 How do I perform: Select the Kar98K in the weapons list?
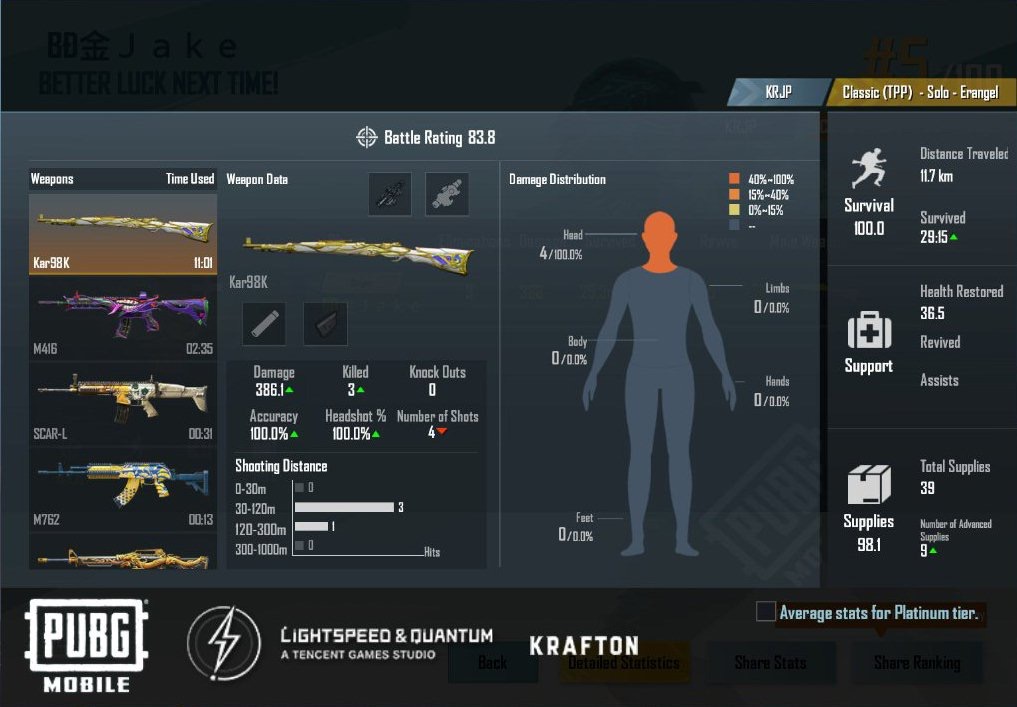coord(123,234)
